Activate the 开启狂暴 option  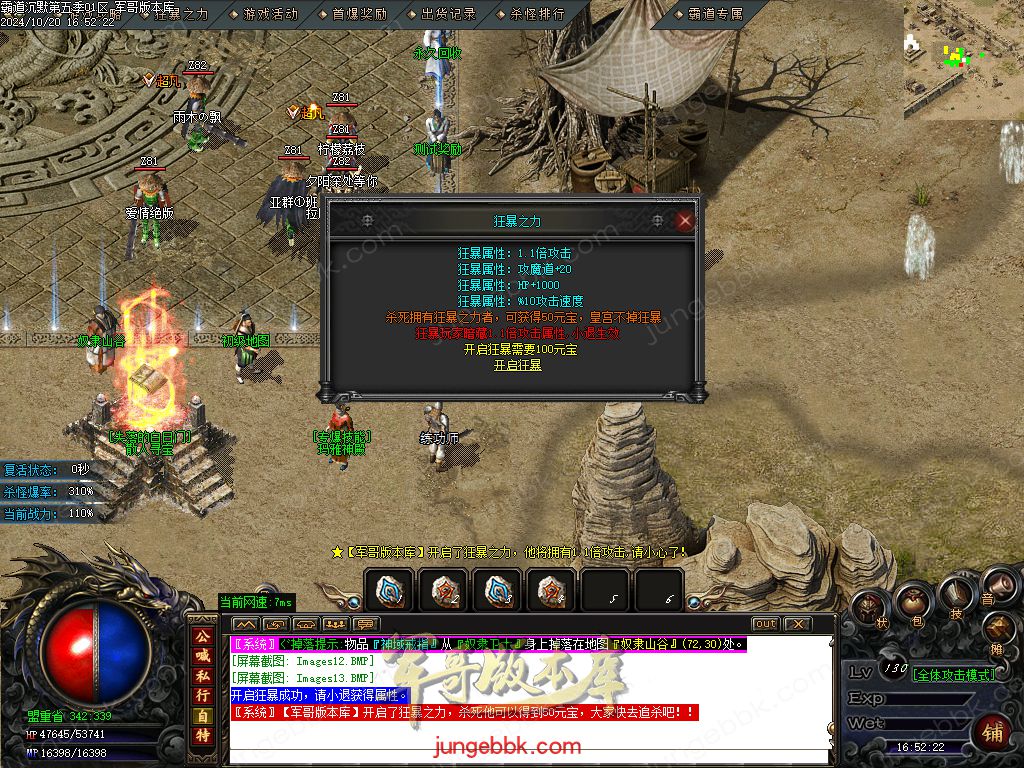pos(517,366)
